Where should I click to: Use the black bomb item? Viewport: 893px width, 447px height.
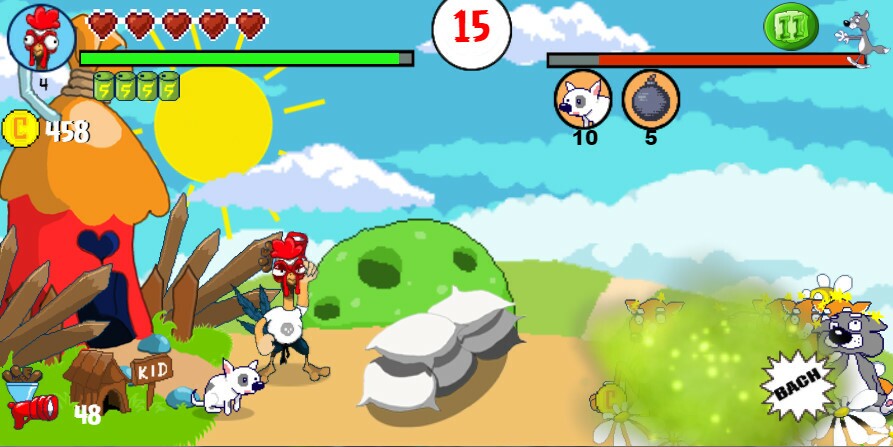pos(651,99)
